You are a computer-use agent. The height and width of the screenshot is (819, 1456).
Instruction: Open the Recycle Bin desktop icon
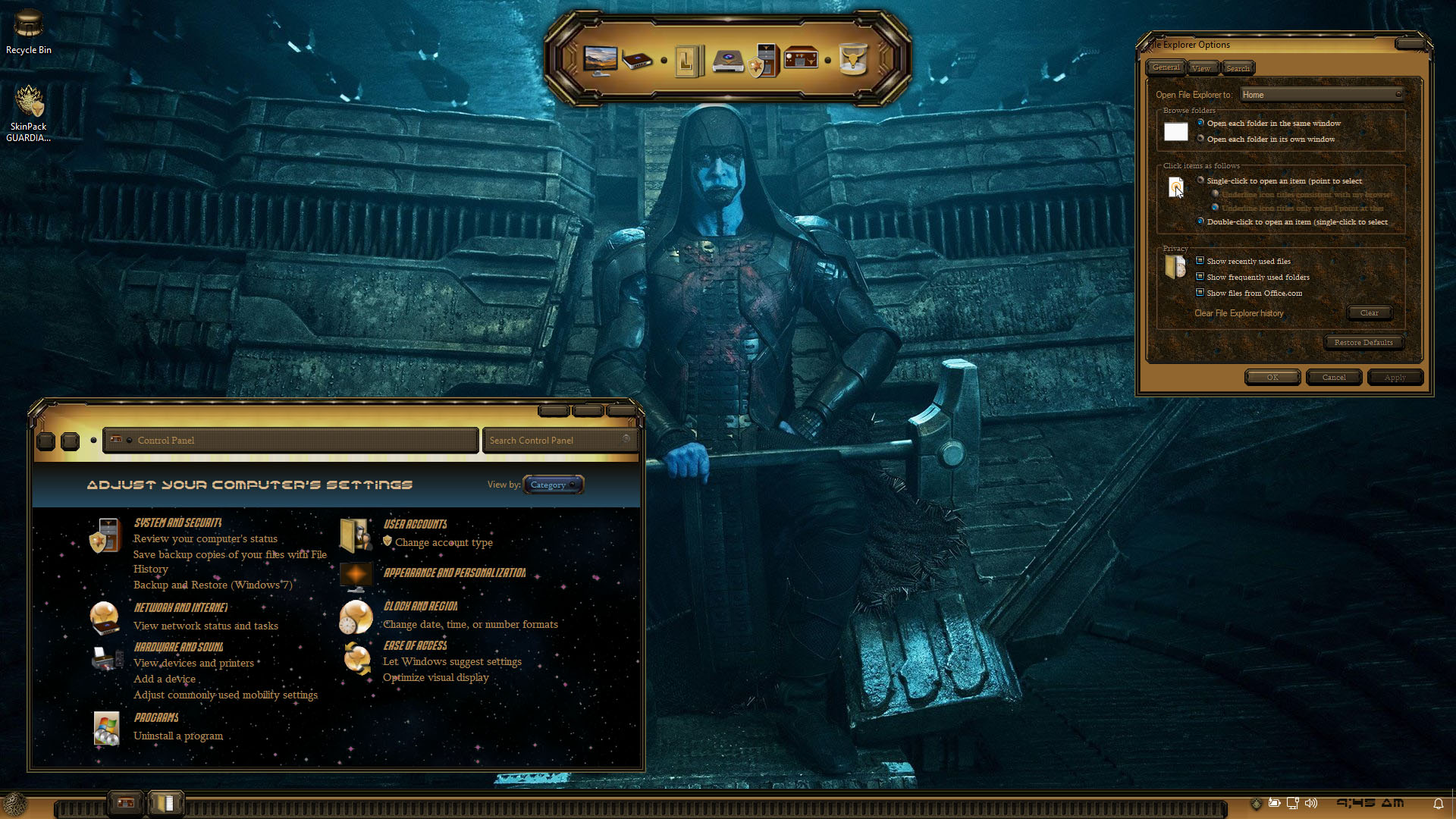(x=29, y=30)
